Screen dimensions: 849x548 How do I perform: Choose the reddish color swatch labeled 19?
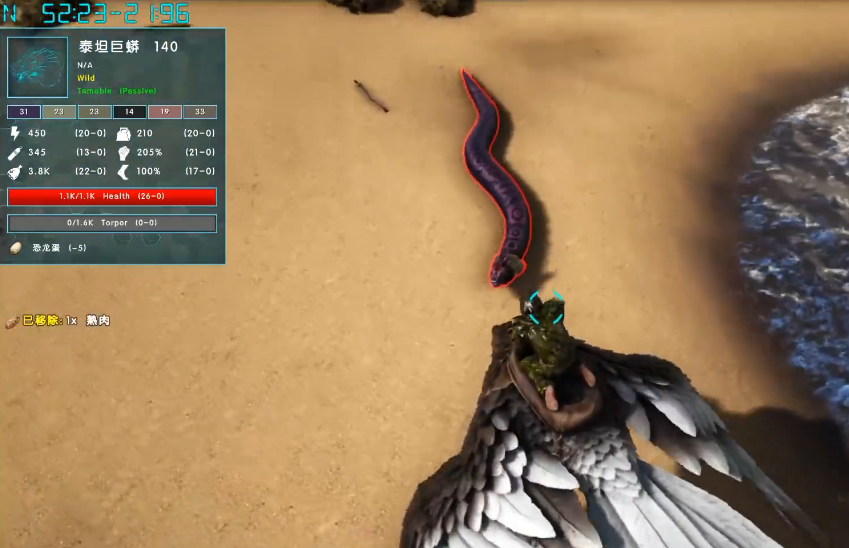(165, 112)
